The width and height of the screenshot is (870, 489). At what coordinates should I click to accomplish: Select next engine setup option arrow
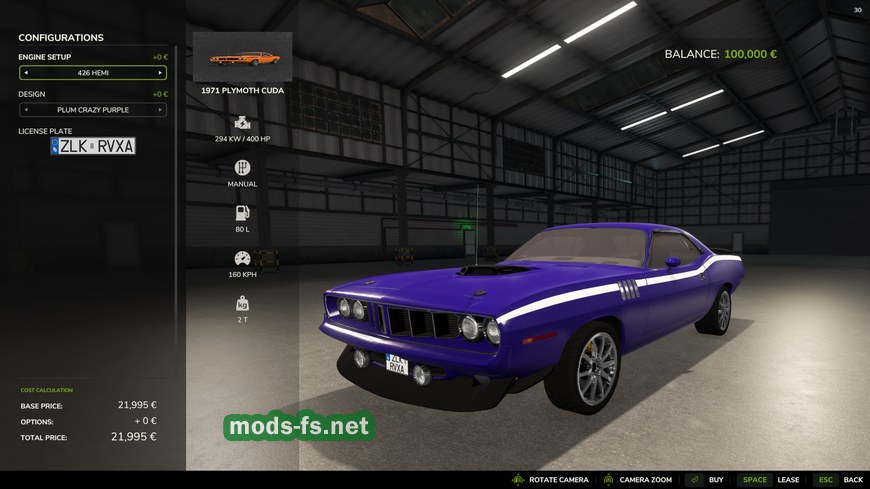click(160, 73)
